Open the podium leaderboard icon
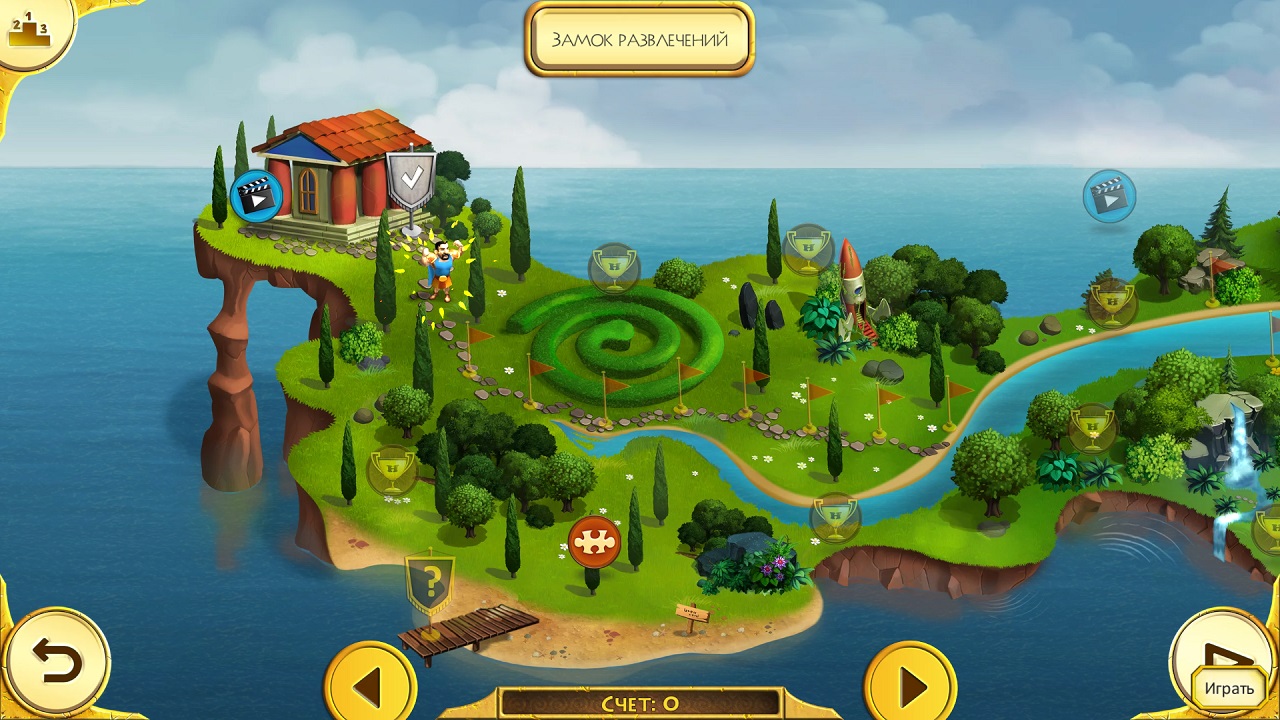The height and width of the screenshot is (720, 1280). coord(28,31)
